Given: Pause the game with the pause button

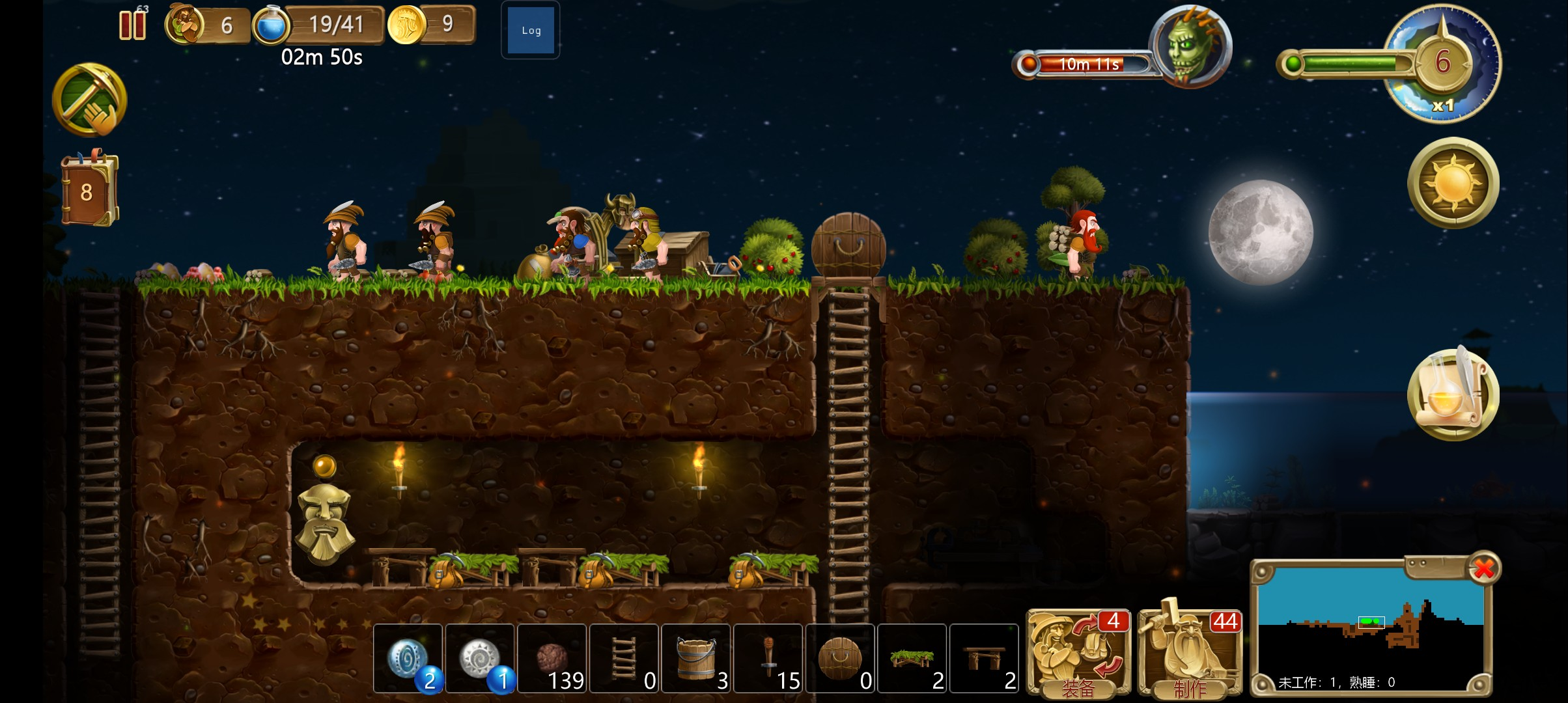Looking at the screenshot, I should pyautogui.click(x=132, y=25).
